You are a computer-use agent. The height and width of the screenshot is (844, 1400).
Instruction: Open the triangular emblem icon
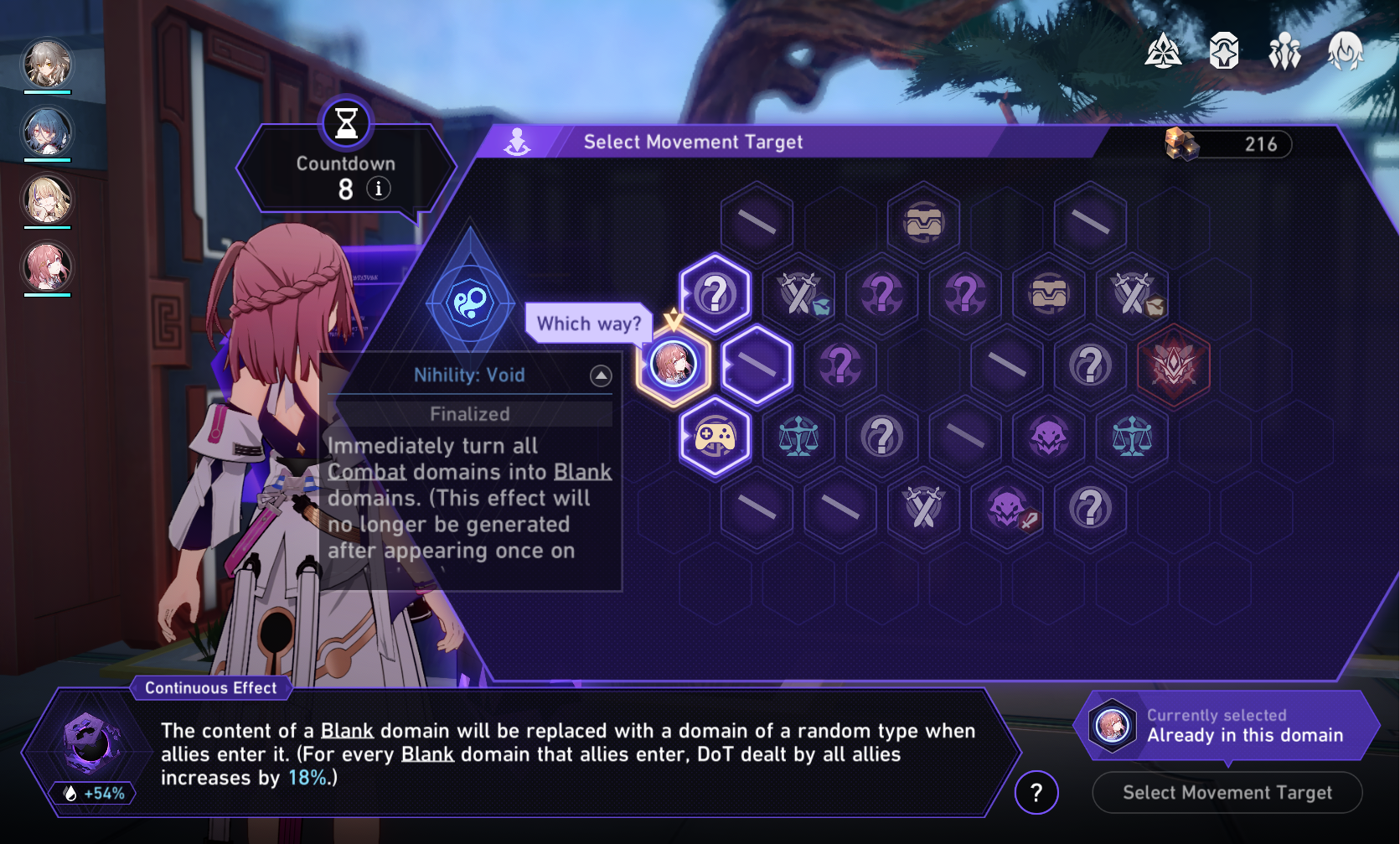coord(1163,51)
